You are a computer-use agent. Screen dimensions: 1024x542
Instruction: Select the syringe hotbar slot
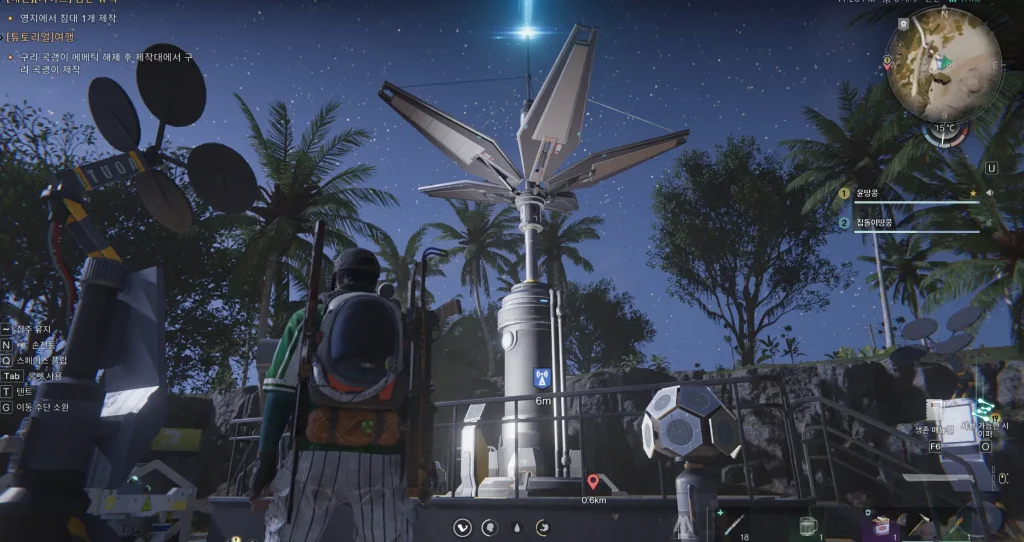pyautogui.click(x=733, y=524)
